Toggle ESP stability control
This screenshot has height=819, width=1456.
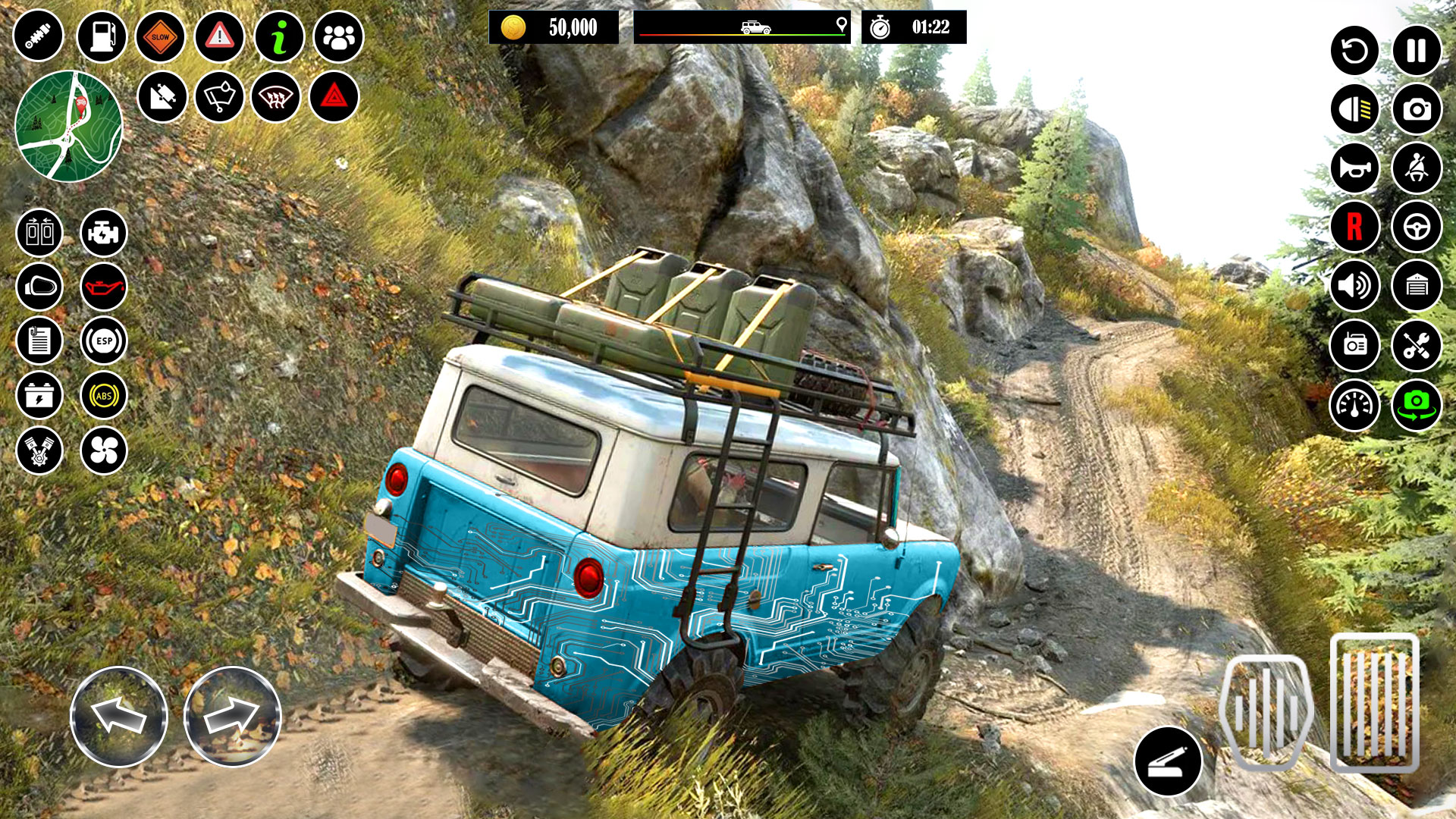click(104, 338)
